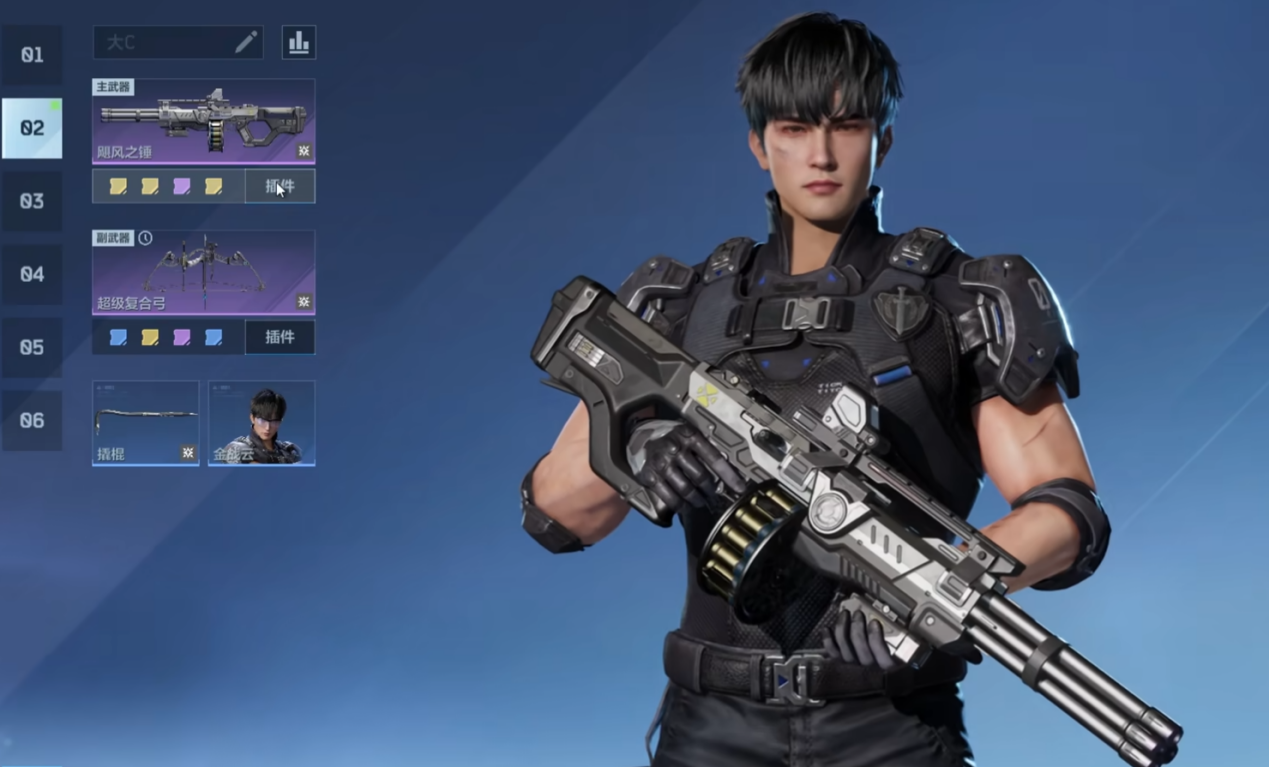Choose loadout tab 05
The width and height of the screenshot is (1269, 767).
point(32,347)
